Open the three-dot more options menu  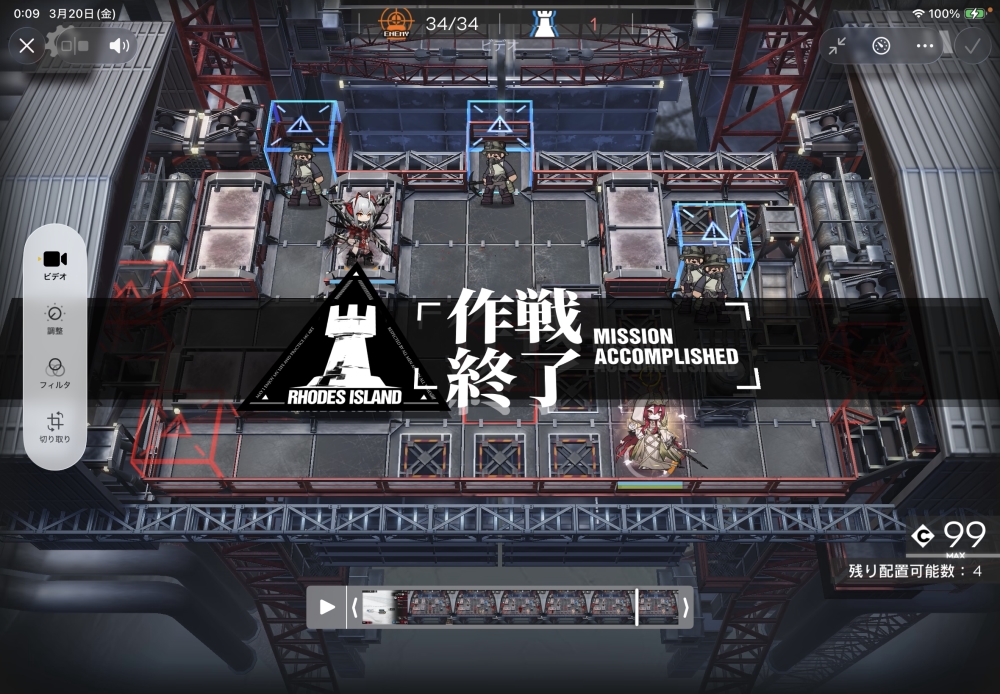(x=924, y=45)
